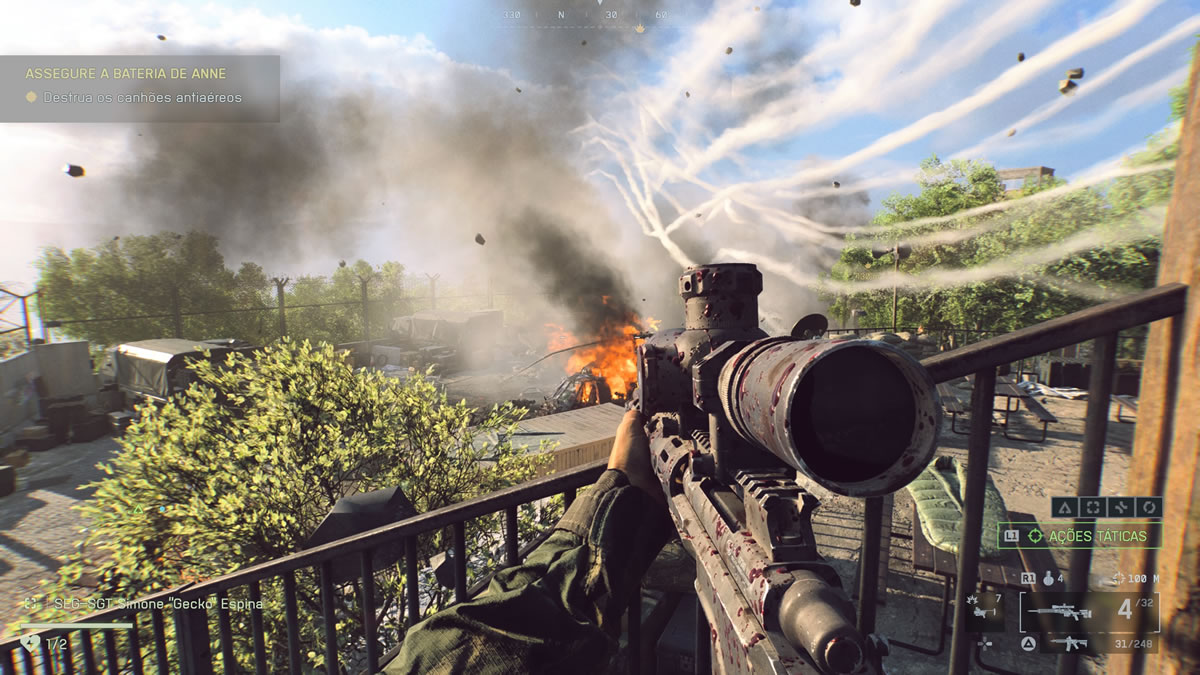This screenshot has width=1200, height=675.
Task: Choose the triangle tactical action icon
Action: click(1065, 507)
